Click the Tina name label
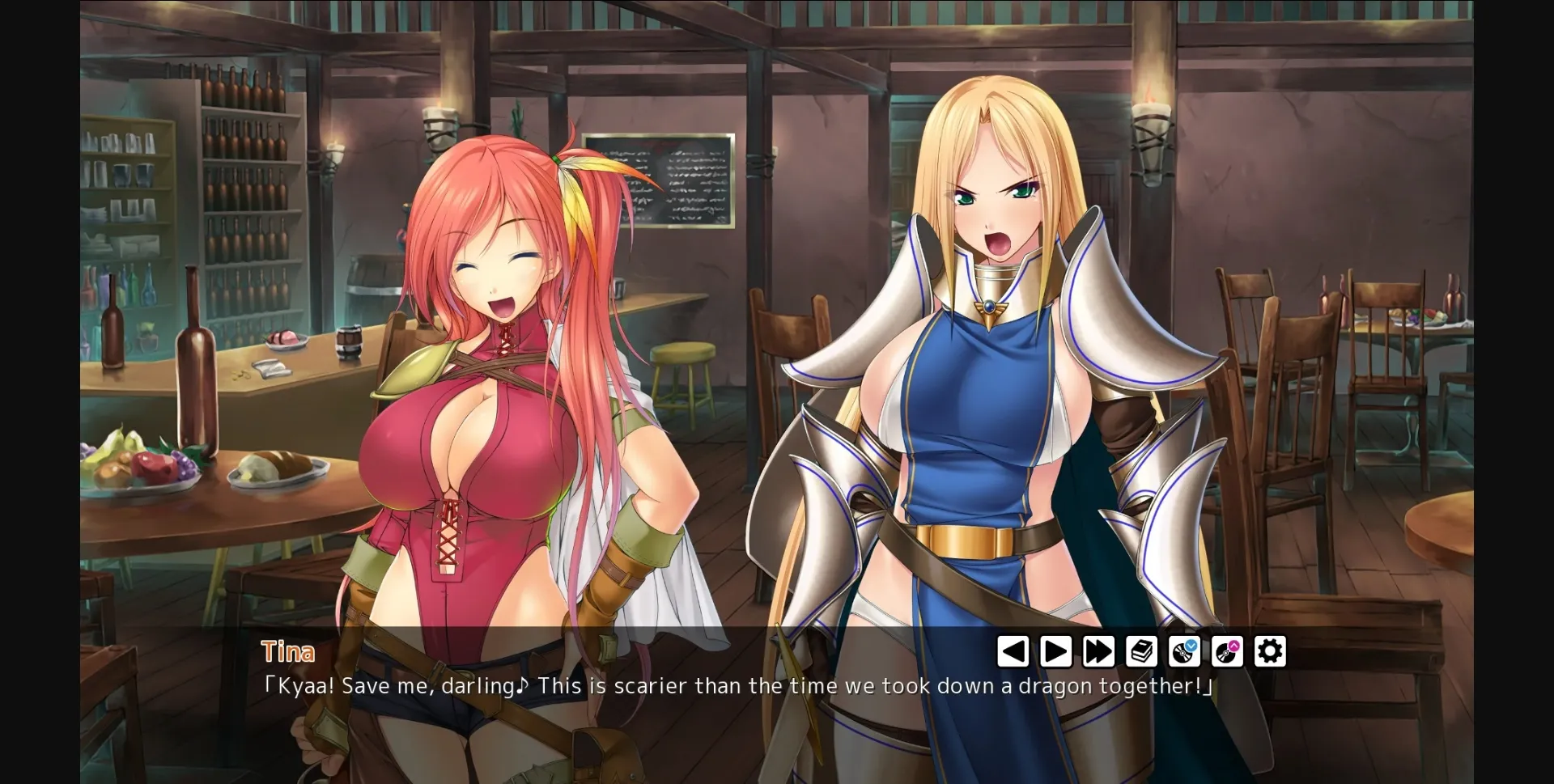Viewport: 1554px width, 784px height. pos(288,651)
